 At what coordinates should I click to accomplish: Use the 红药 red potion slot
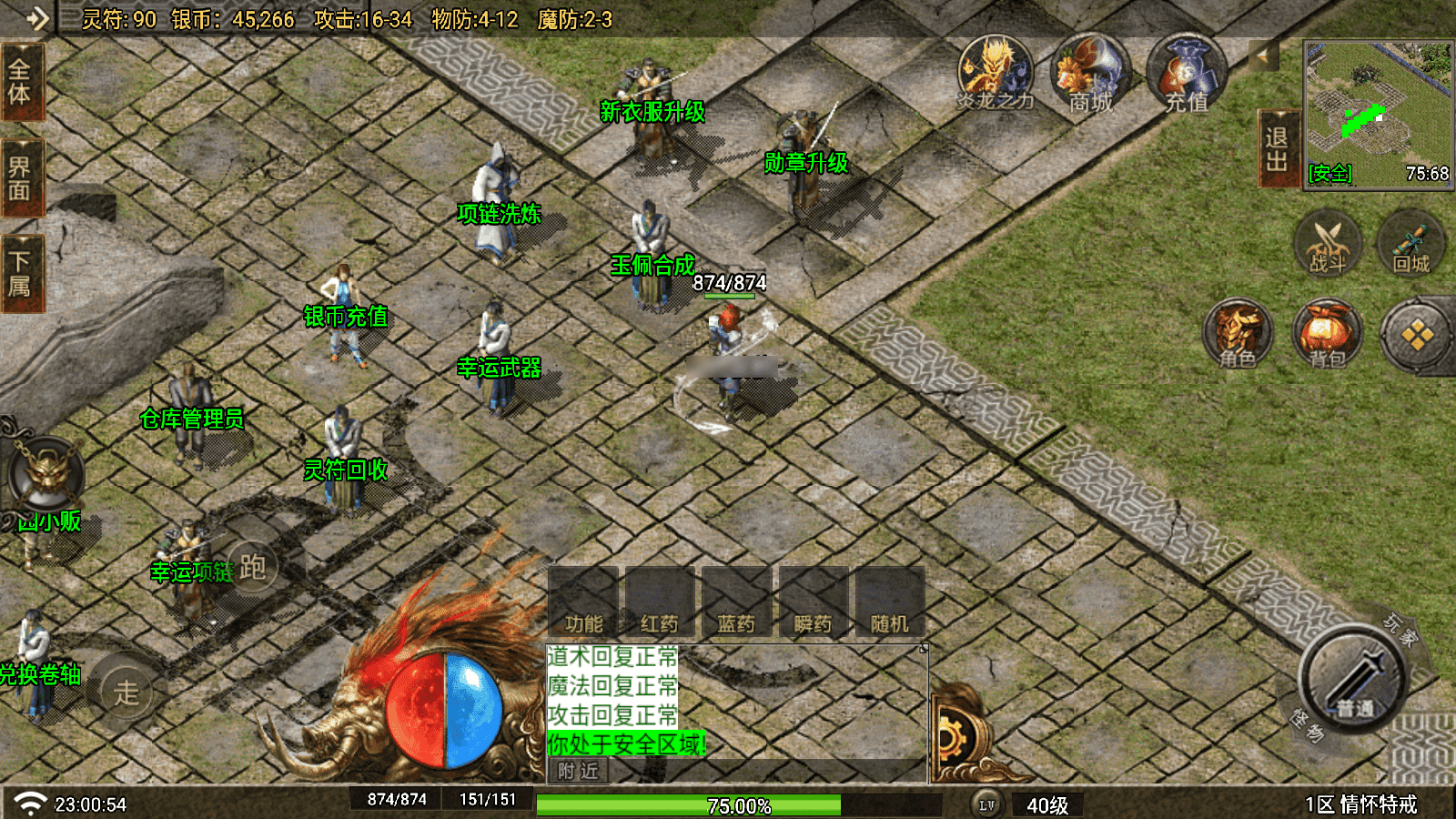[660, 602]
